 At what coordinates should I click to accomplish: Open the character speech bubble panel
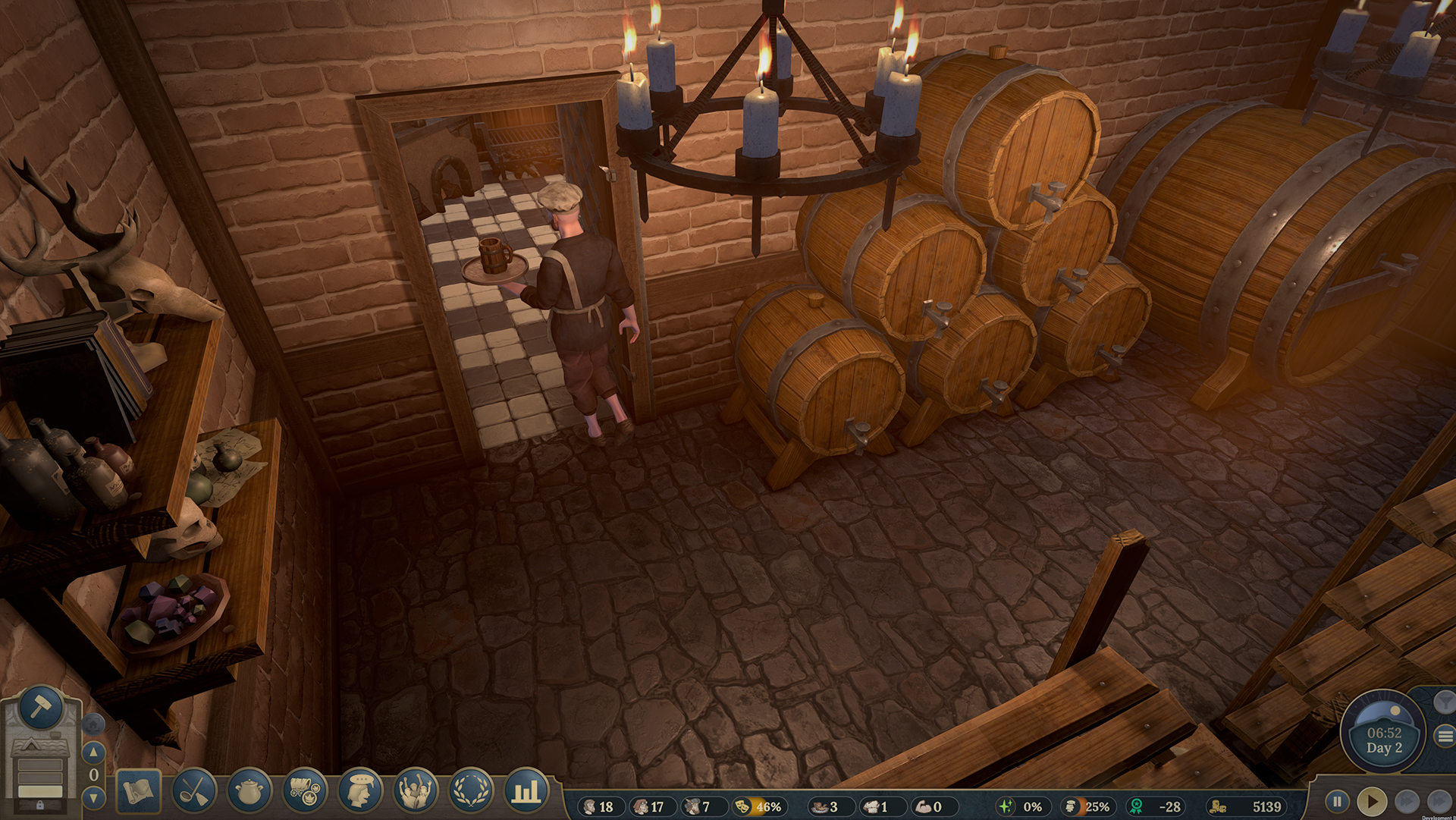pos(358,790)
